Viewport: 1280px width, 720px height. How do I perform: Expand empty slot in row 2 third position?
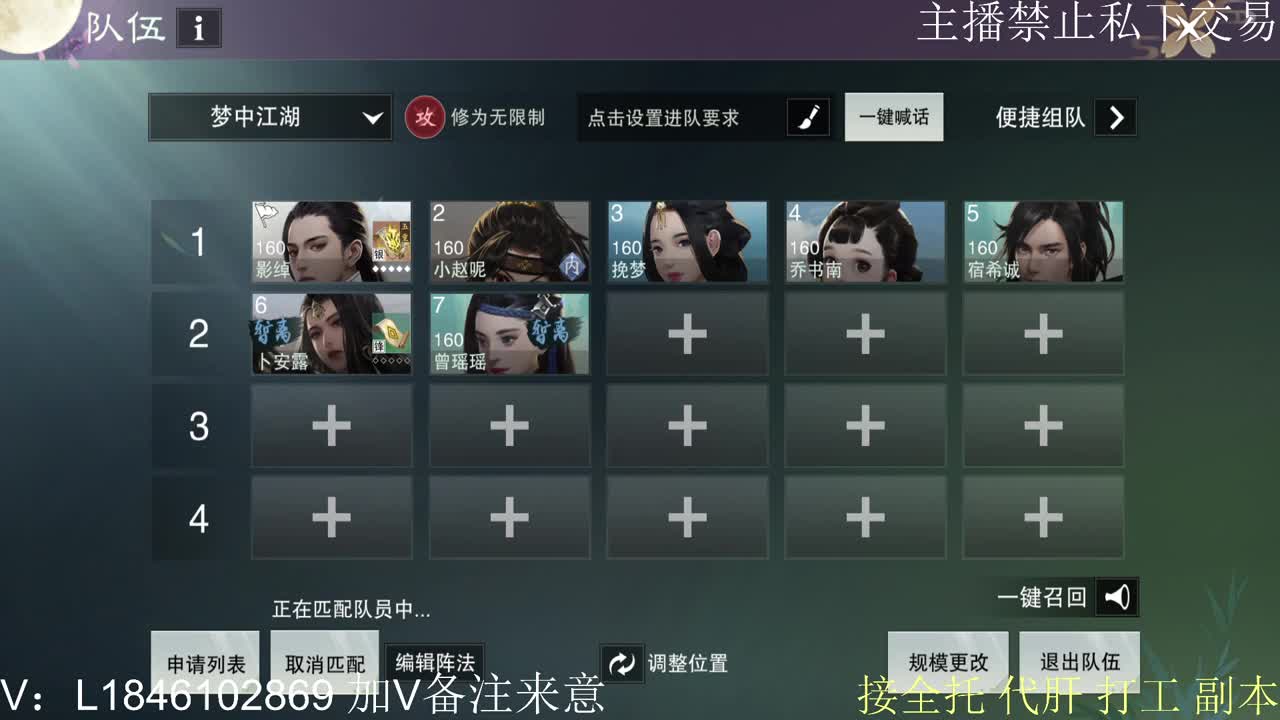coord(687,335)
